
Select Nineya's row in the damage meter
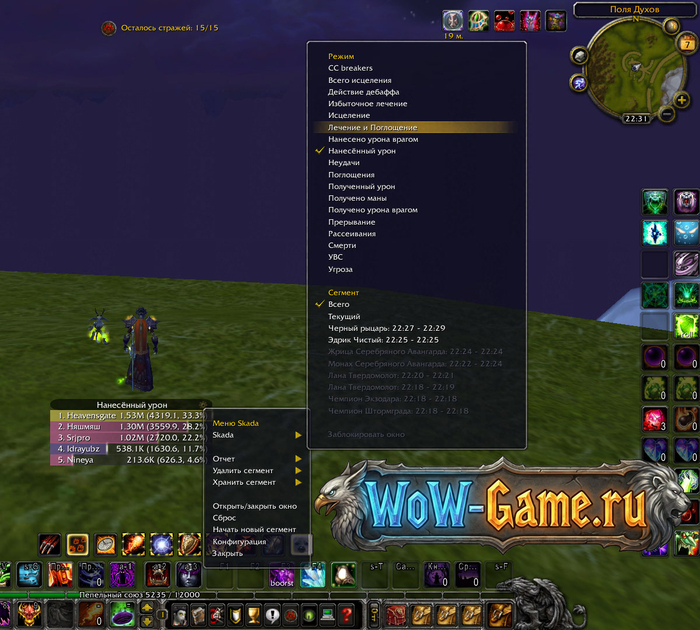tap(128, 460)
